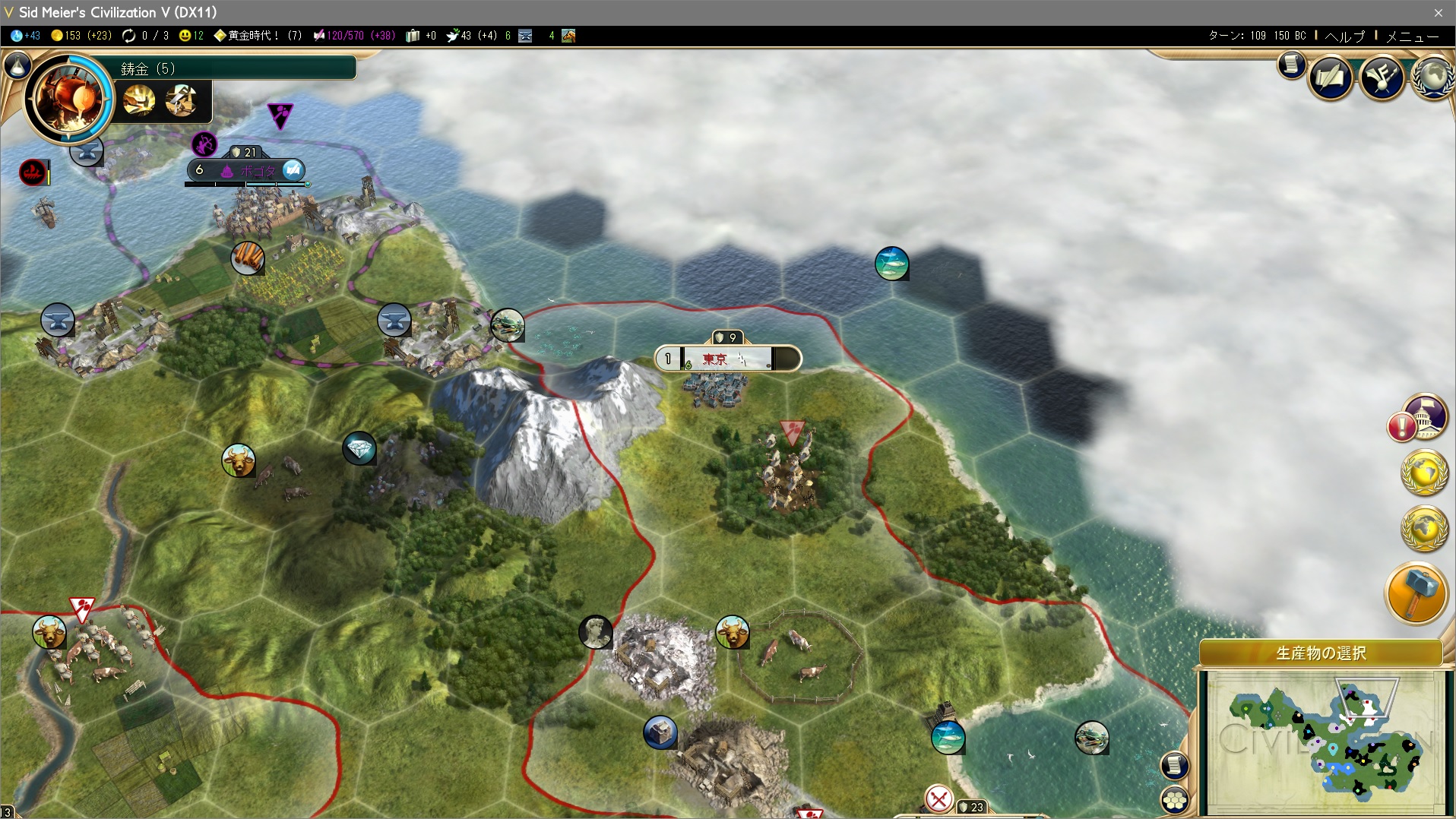Screen dimensions: 1456x819
Task: Click the 生産物の選択 choose production banner
Action: [1320, 653]
